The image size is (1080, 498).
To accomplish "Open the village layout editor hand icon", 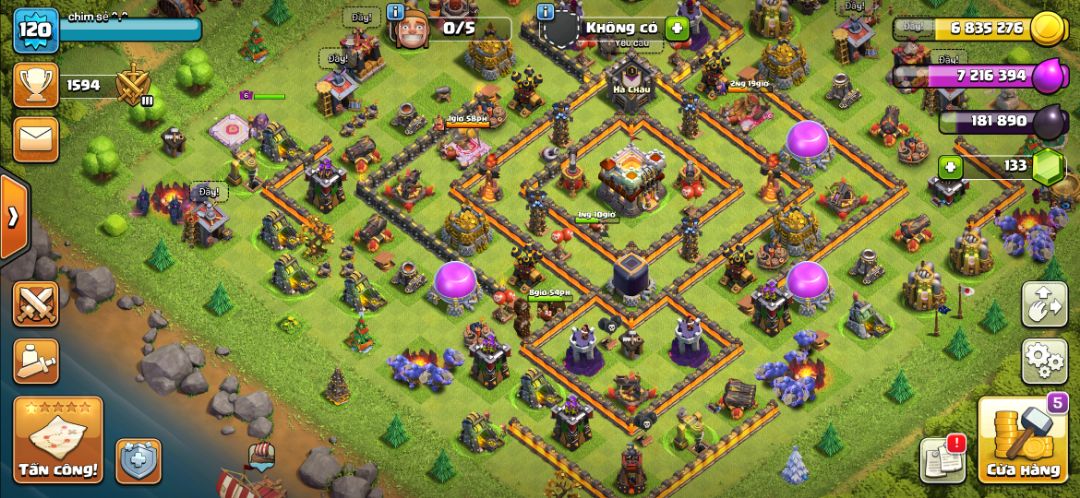I will [x=1044, y=304].
